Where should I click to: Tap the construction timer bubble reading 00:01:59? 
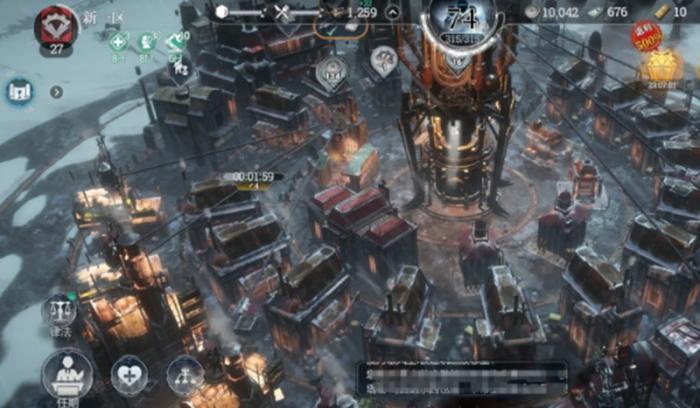253,177
